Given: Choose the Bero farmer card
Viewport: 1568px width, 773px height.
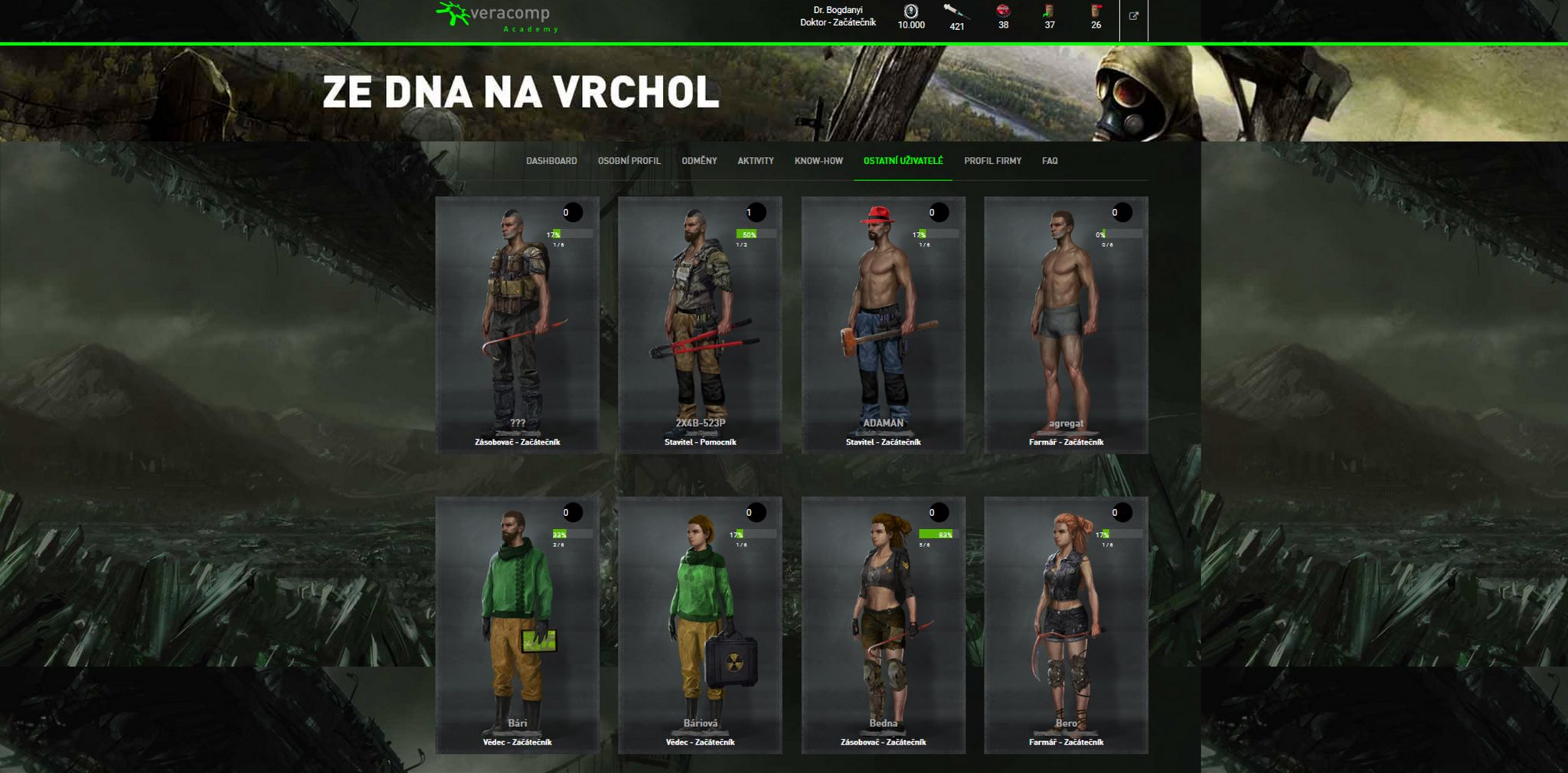Looking at the screenshot, I should tap(1066, 625).
